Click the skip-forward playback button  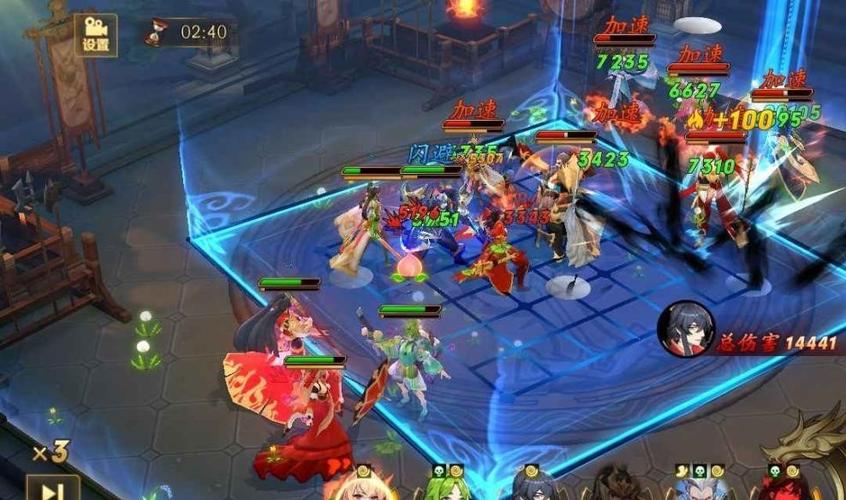point(51,489)
